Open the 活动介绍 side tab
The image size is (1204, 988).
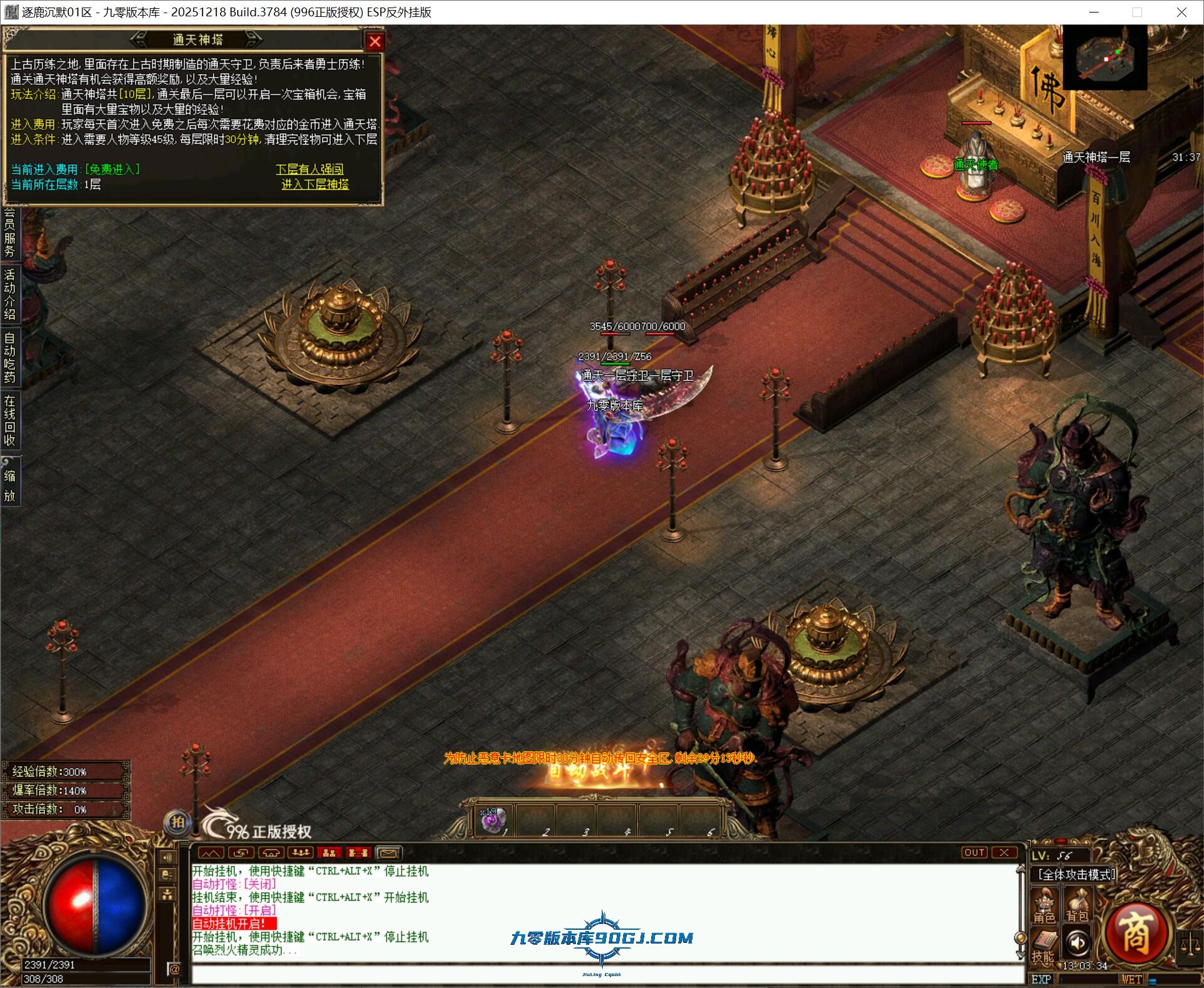[x=10, y=295]
